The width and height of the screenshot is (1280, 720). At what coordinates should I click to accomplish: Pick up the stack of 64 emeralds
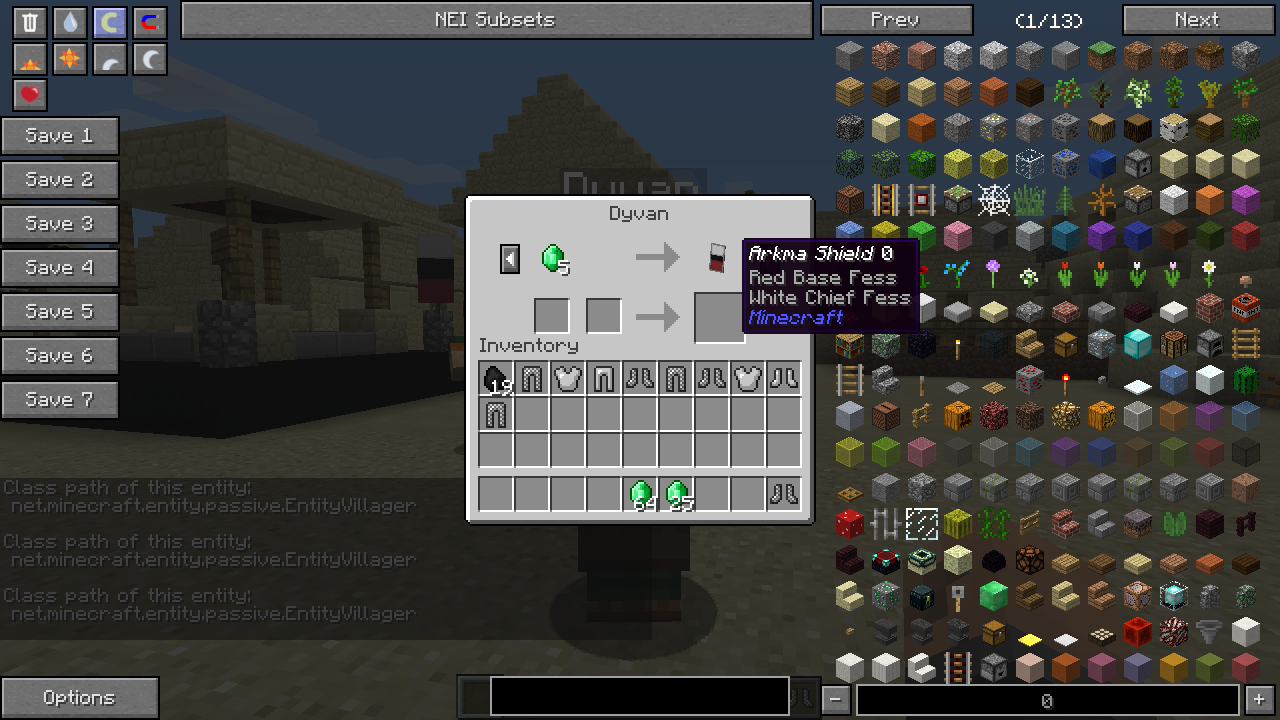point(640,494)
